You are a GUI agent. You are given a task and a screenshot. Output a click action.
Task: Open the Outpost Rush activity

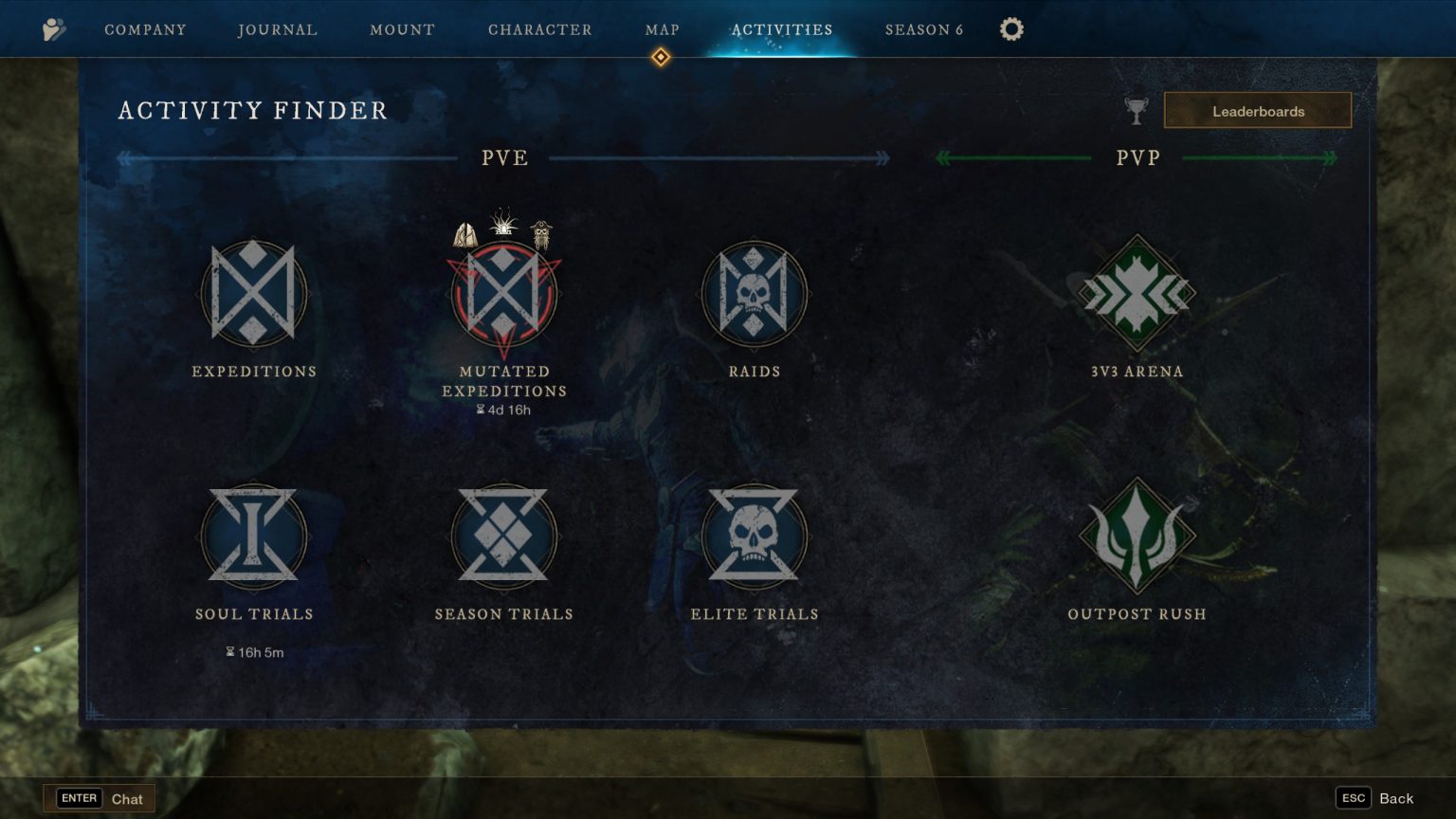pos(1137,537)
